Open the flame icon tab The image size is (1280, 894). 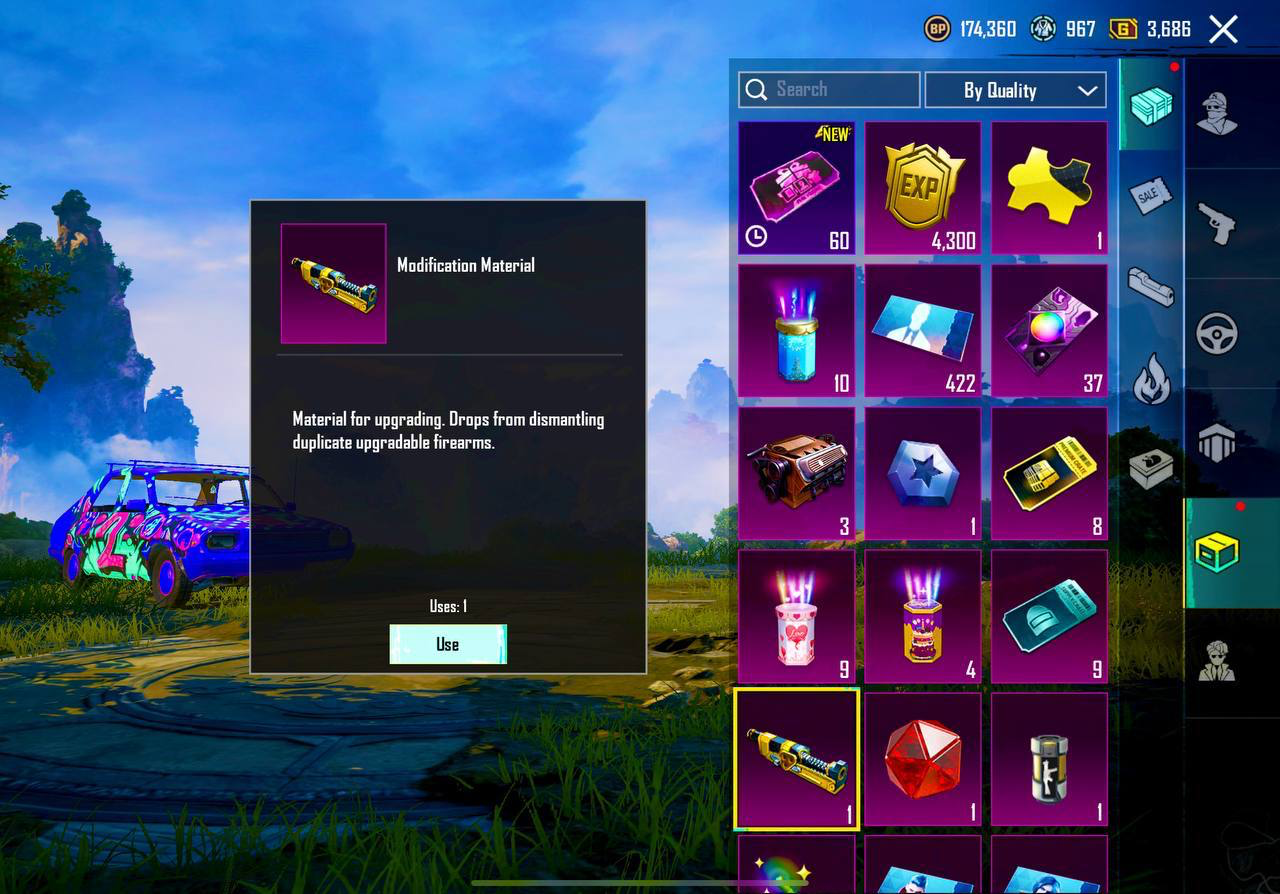pos(1150,379)
